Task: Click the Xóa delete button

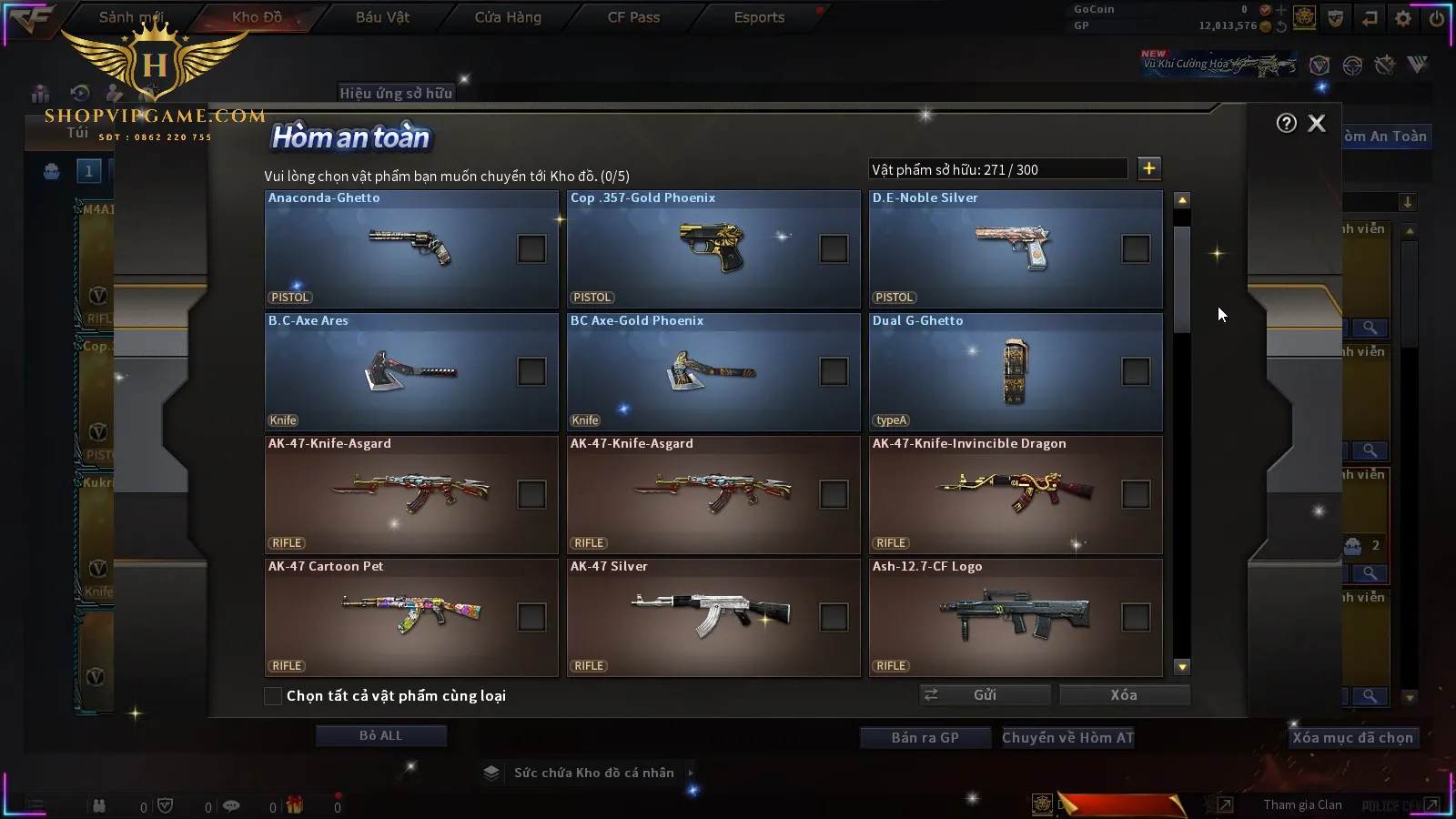Action: 1124,695
